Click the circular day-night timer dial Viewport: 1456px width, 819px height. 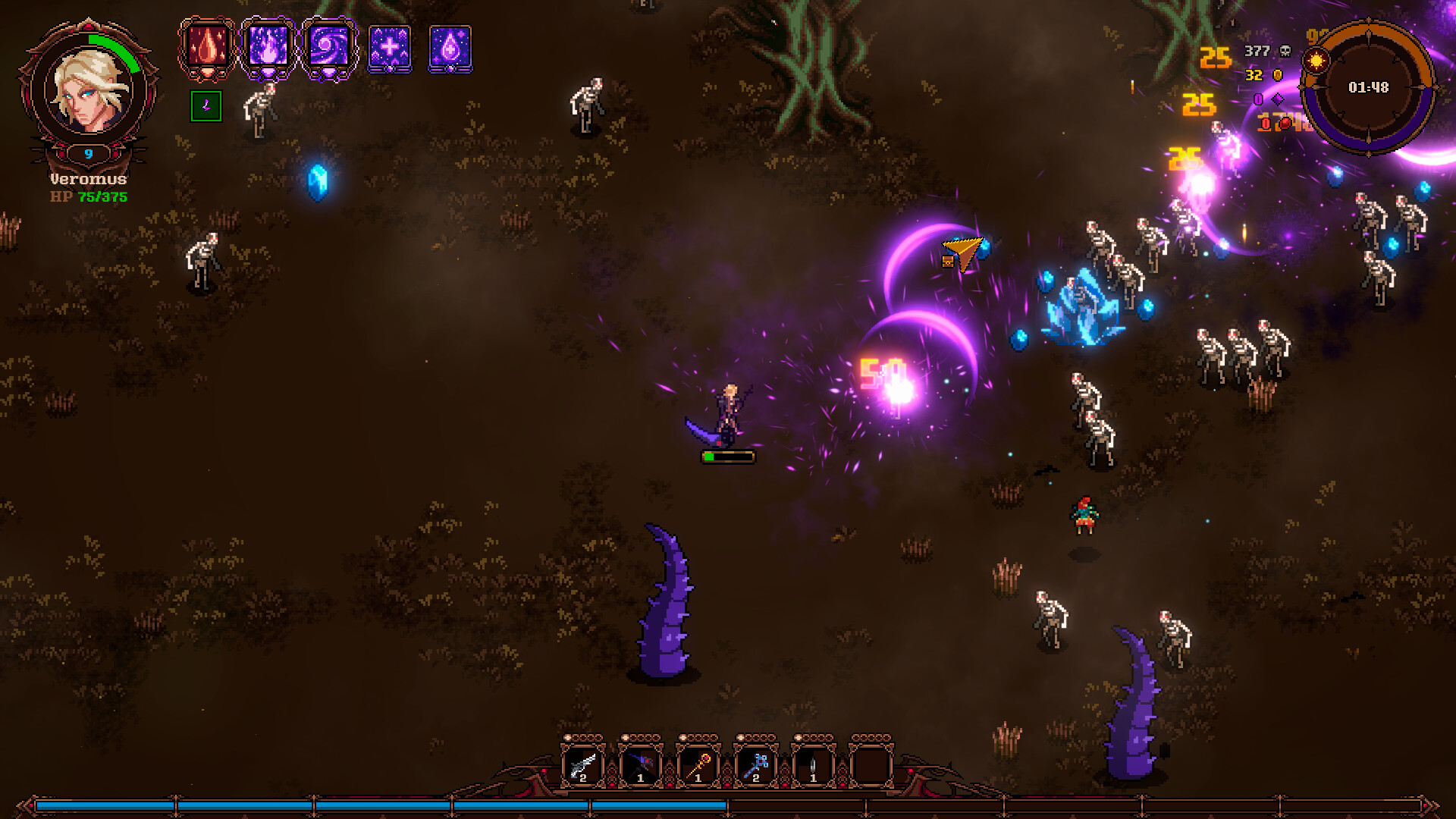coord(1368,88)
